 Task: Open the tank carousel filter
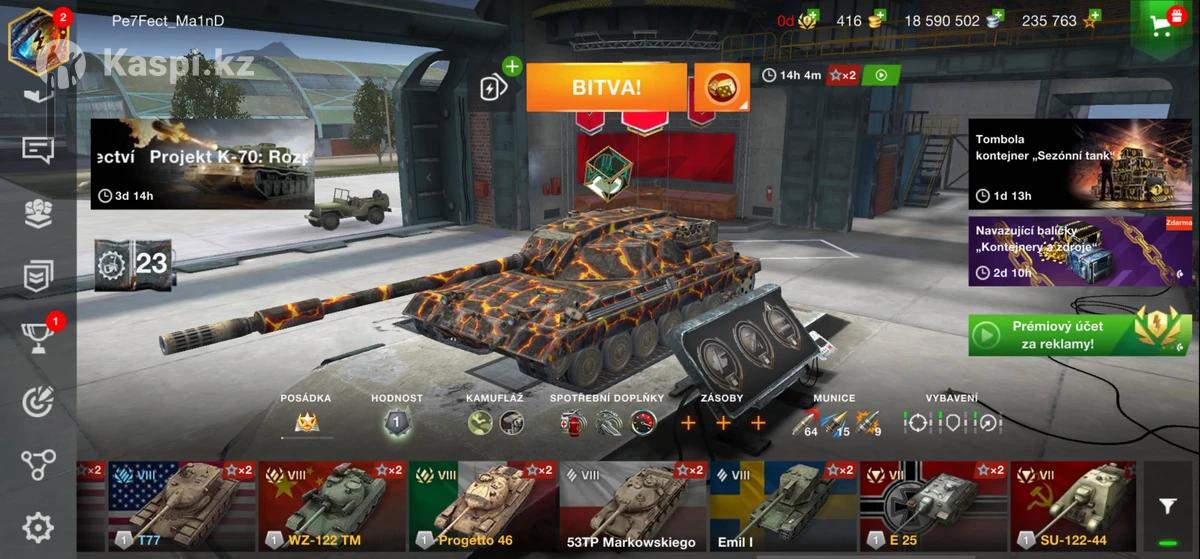(x=1167, y=507)
